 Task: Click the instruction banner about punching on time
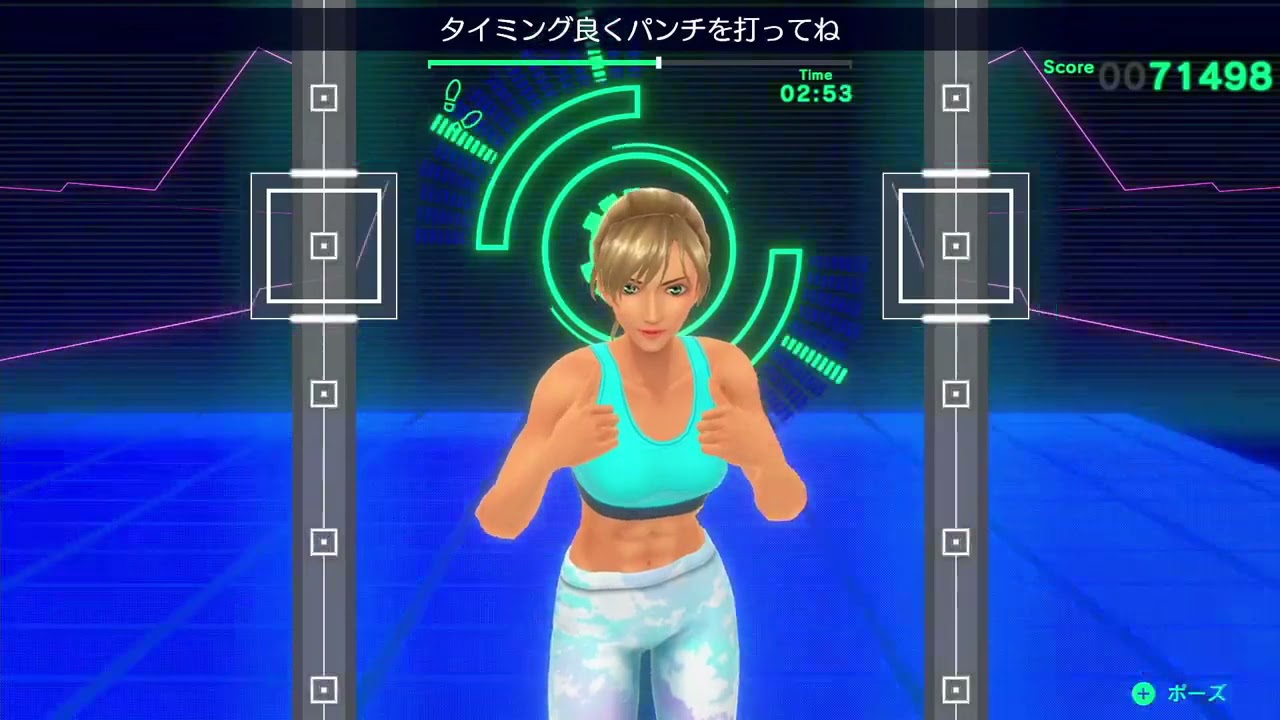pyautogui.click(x=640, y=31)
